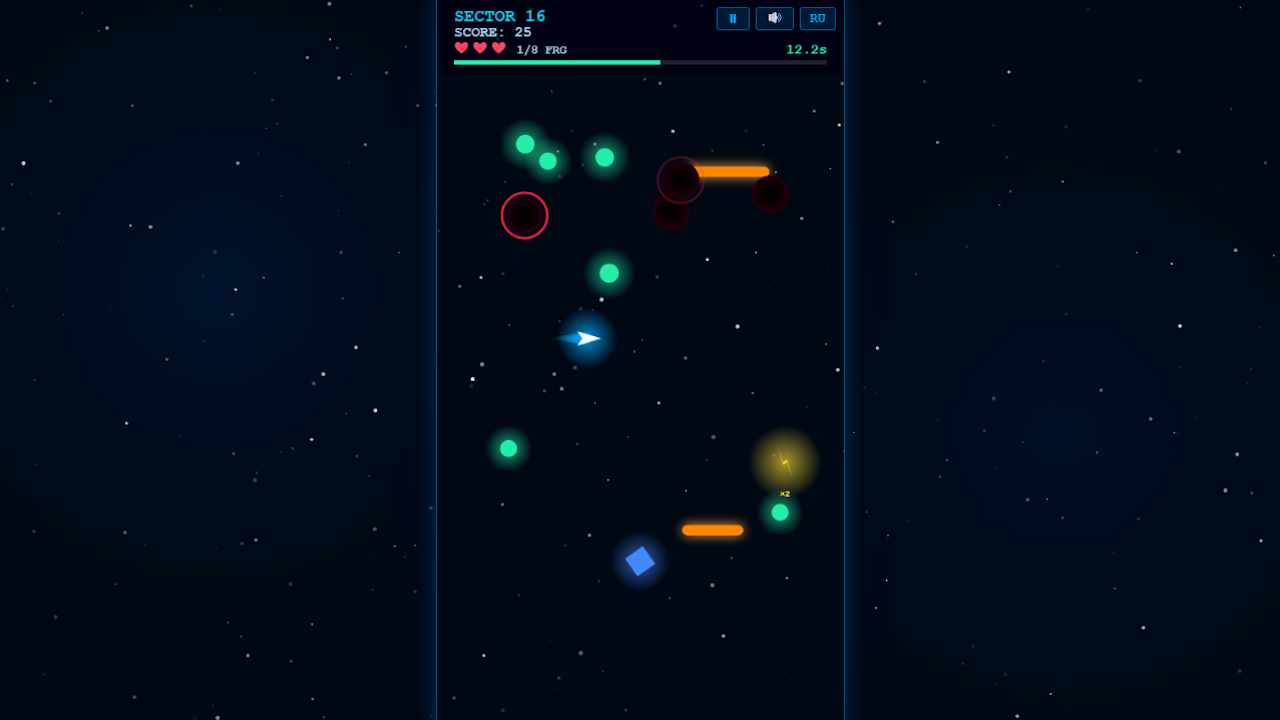The width and height of the screenshot is (1280, 720).
Task: Click the orange capsule projectile near the cube
Action: (x=712, y=529)
